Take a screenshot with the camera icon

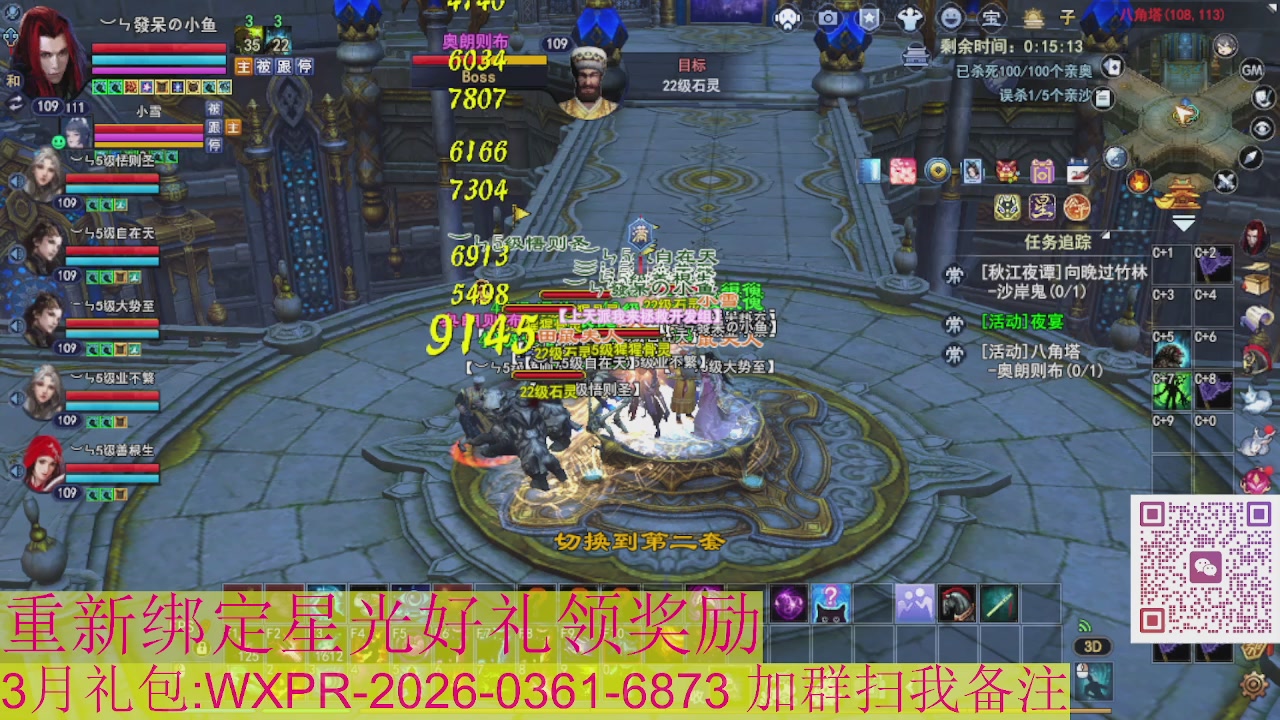[830, 17]
